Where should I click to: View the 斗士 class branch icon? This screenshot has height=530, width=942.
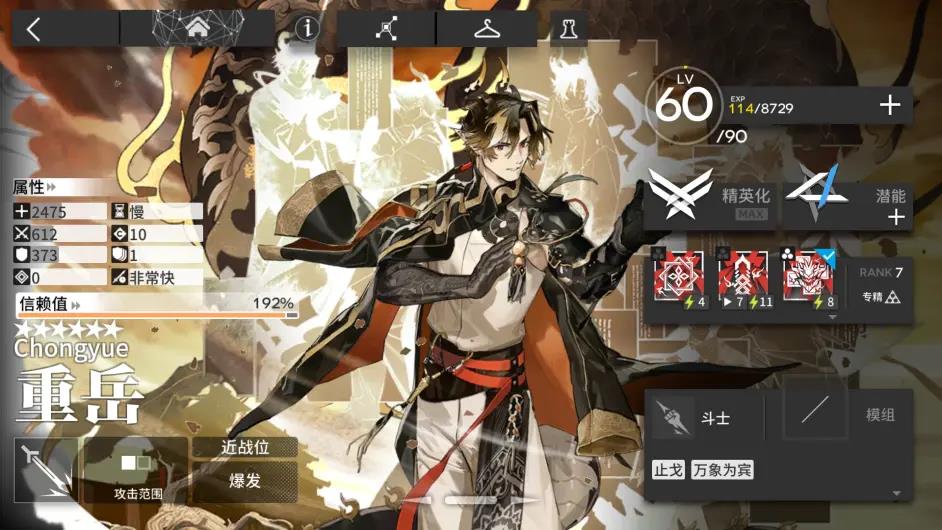point(673,414)
